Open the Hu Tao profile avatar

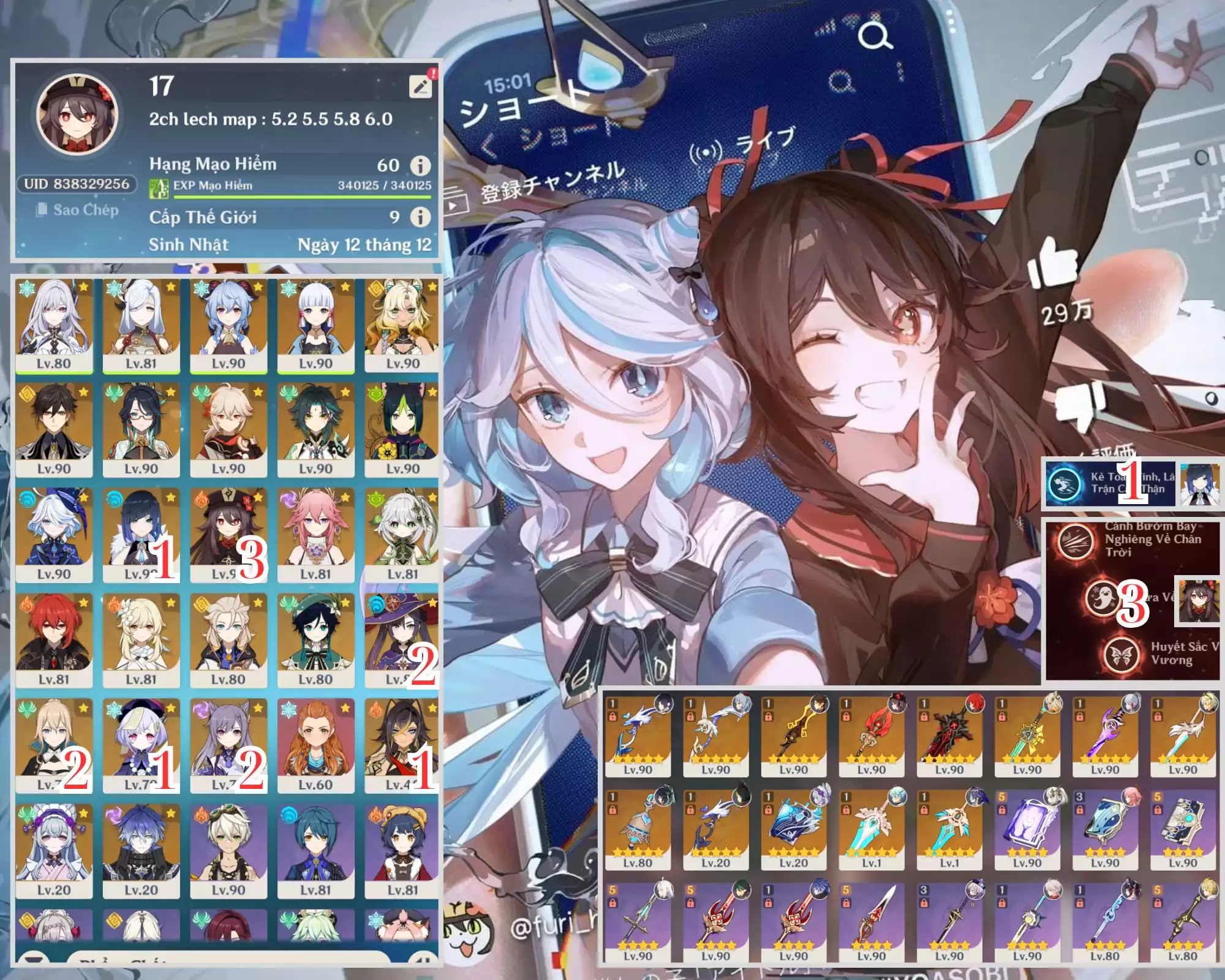pyautogui.click(x=77, y=115)
